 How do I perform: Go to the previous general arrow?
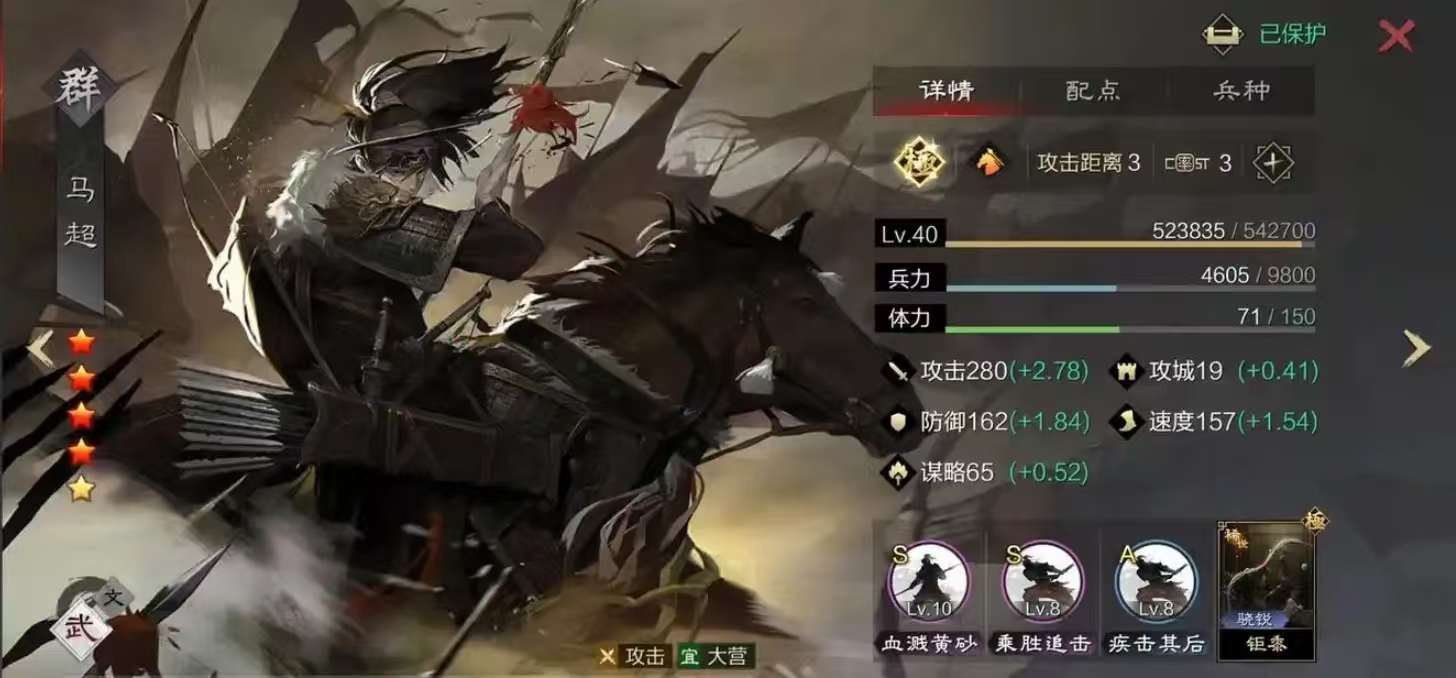point(40,348)
